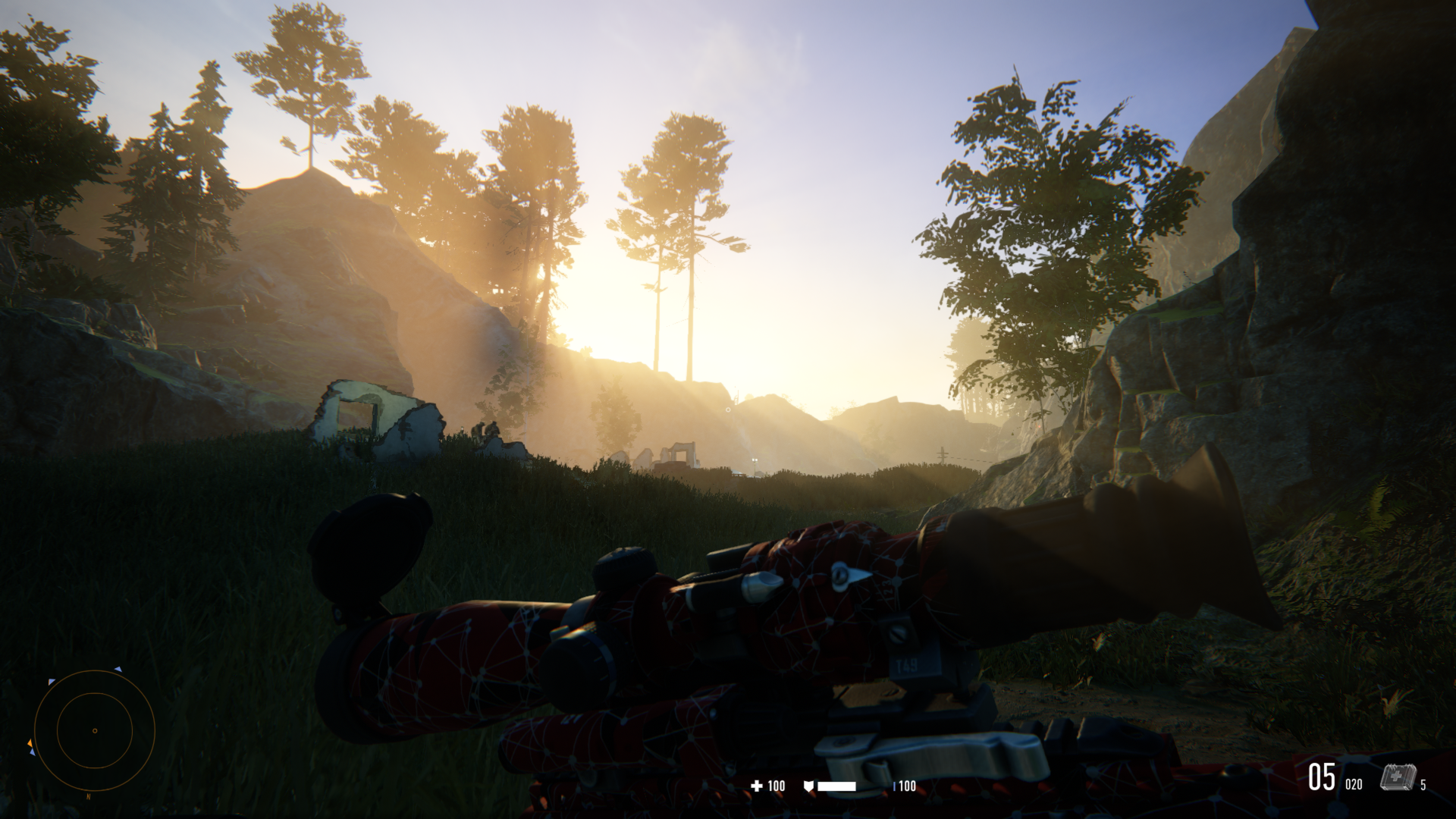Click the player dot at the radar center
The width and height of the screenshot is (1456, 819).
pyautogui.click(x=95, y=731)
